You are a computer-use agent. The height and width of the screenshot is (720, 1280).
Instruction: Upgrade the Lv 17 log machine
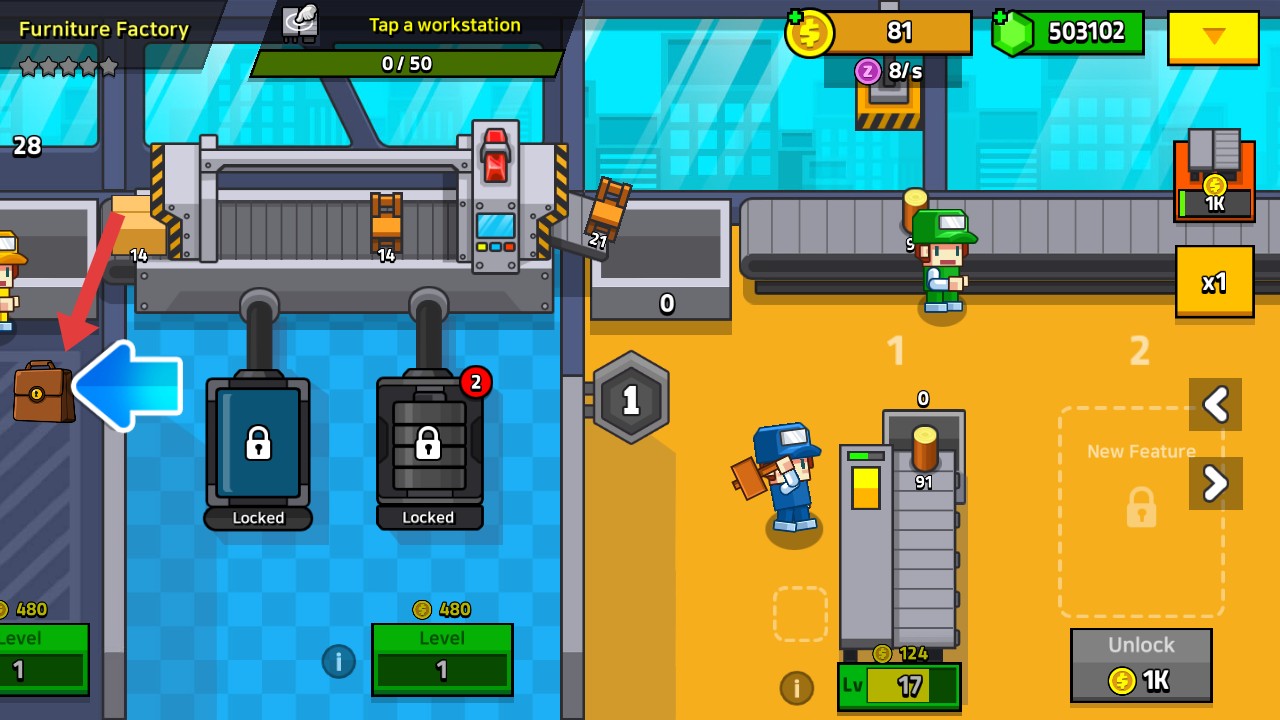click(898, 686)
